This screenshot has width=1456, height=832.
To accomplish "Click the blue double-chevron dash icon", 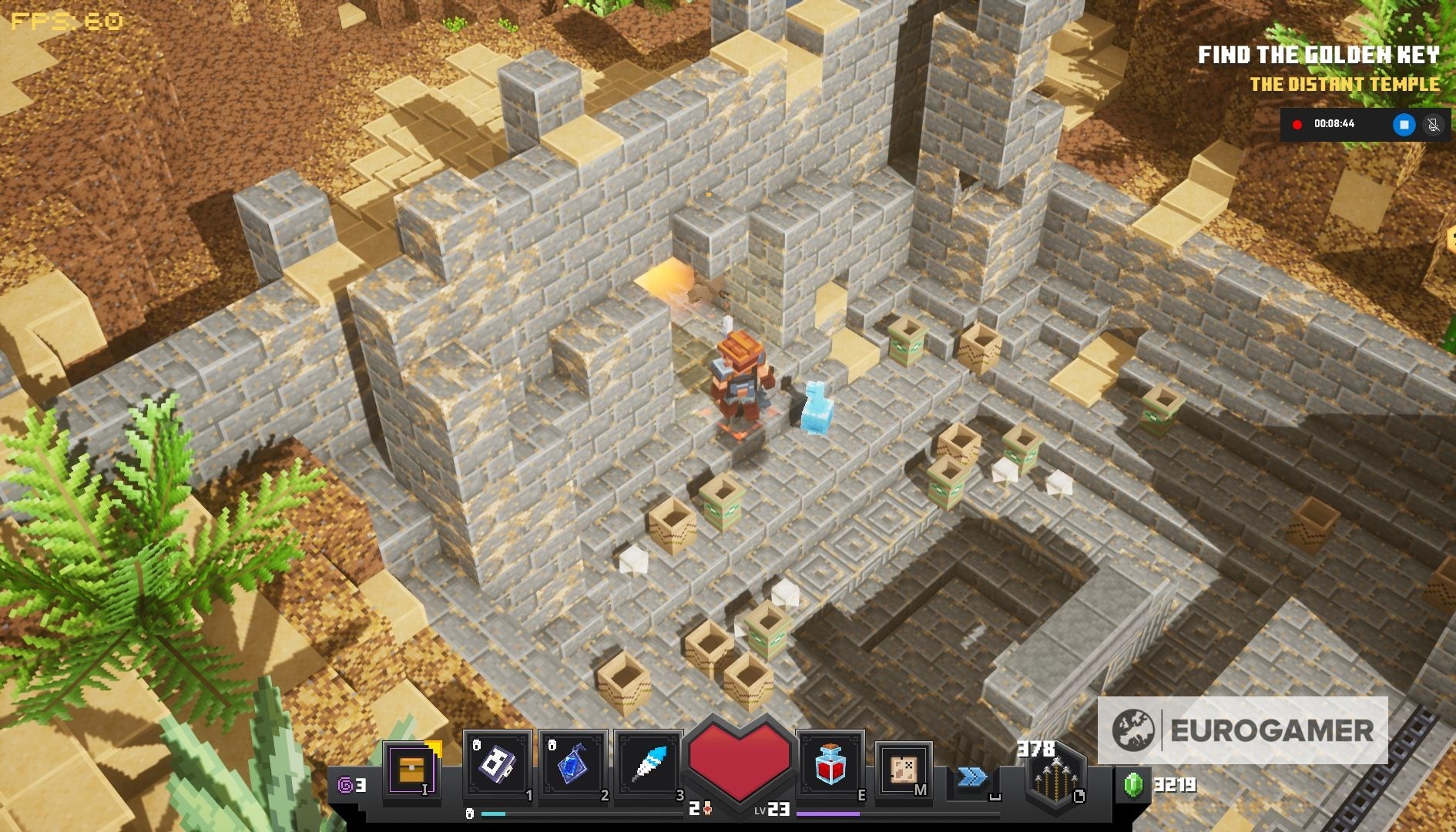I will 972,778.
